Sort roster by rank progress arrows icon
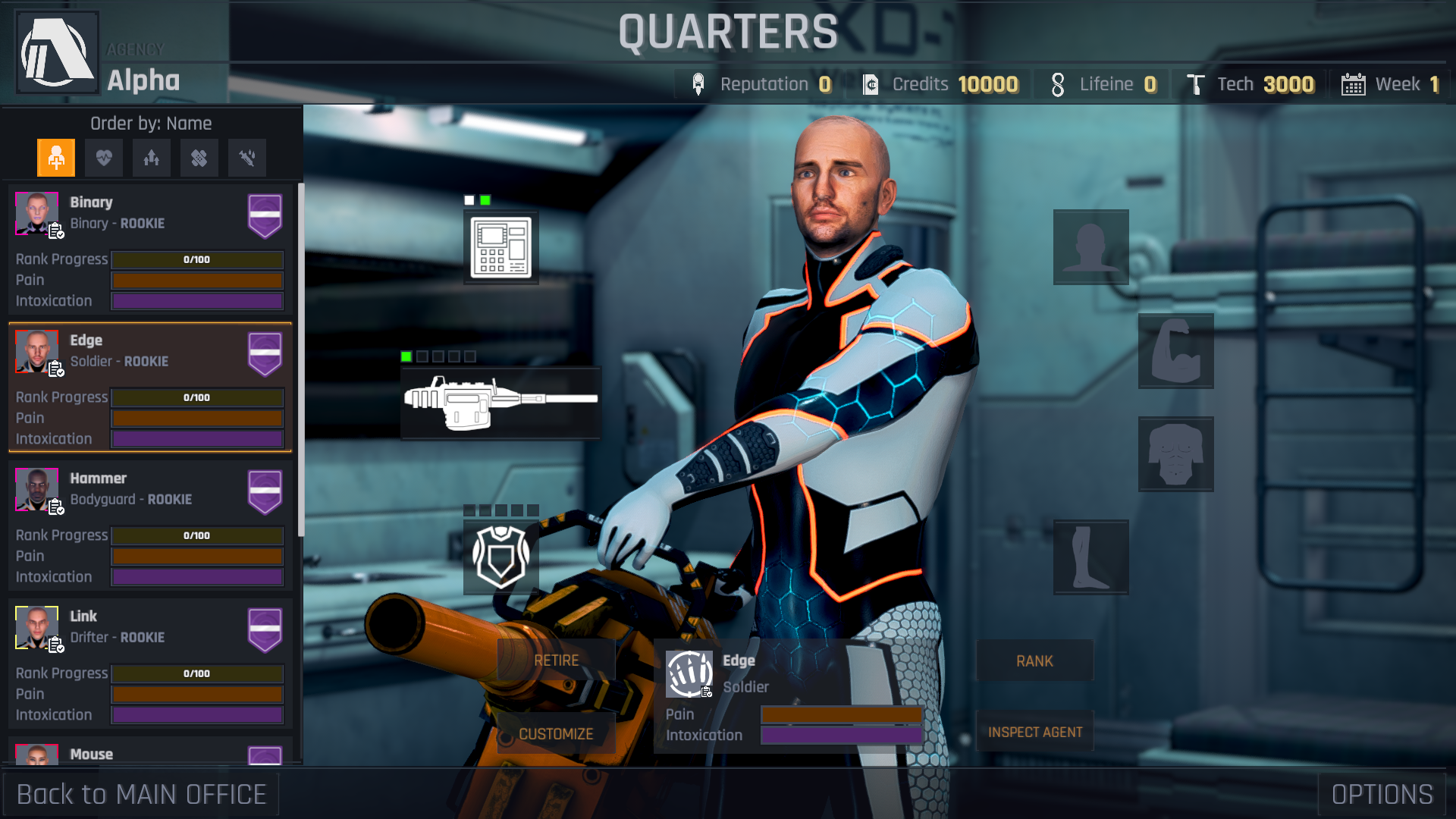 pos(151,158)
